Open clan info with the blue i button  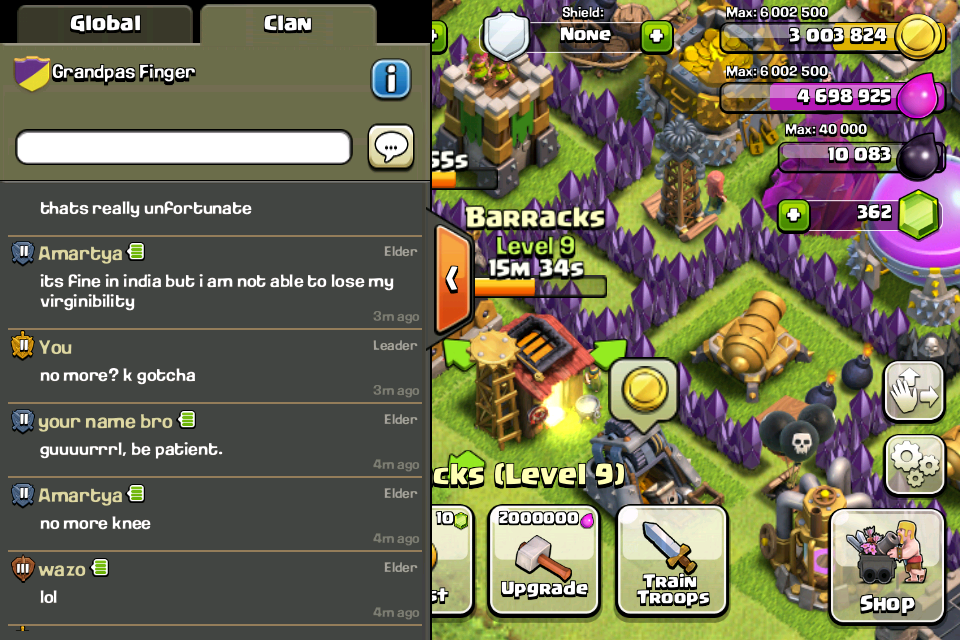point(391,79)
